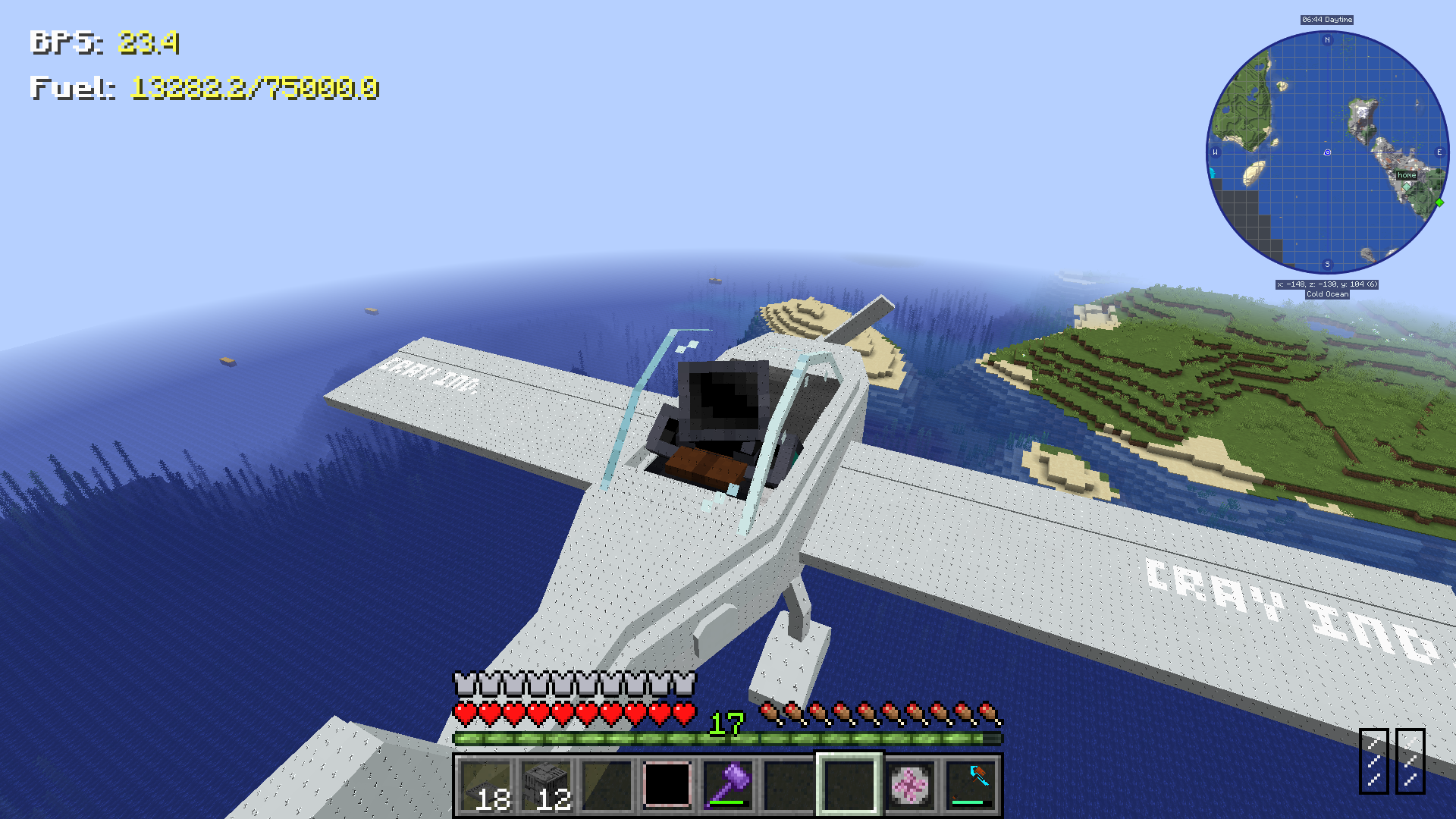Click the Fuel gauge text in the top left
The height and width of the screenshot is (819, 1456).
[x=205, y=89]
